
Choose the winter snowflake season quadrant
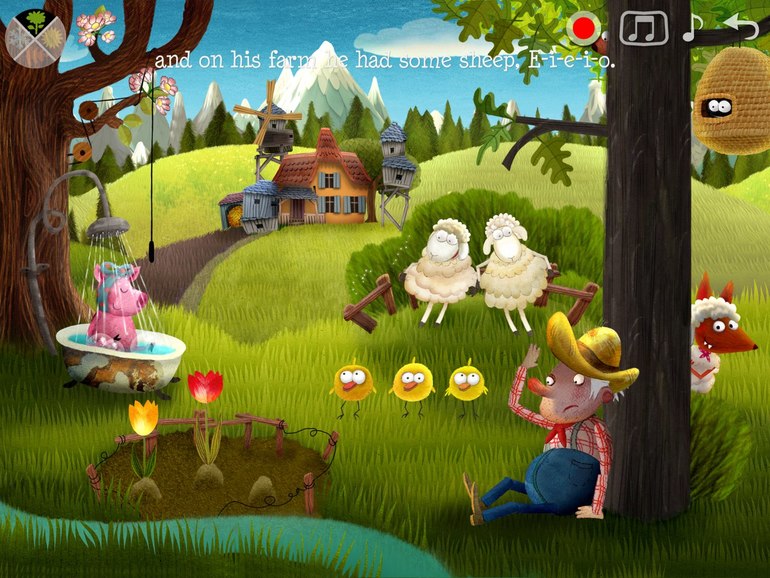click(x=20, y=37)
